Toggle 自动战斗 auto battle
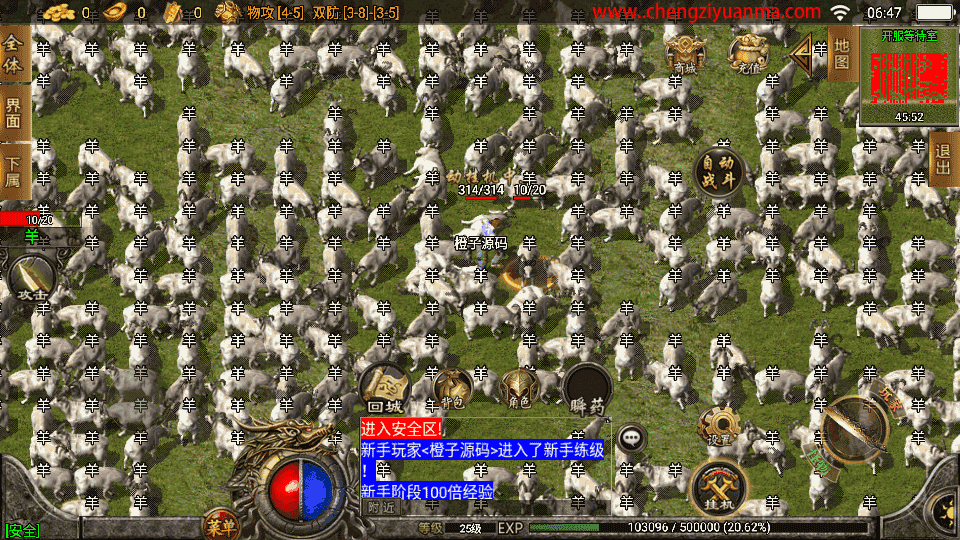The image size is (960, 540). [720, 174]
